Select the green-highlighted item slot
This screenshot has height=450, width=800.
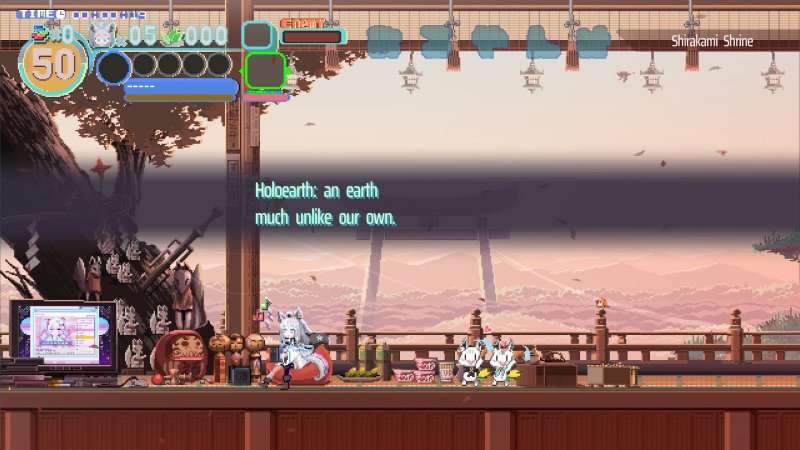click(x=265, y=70)
